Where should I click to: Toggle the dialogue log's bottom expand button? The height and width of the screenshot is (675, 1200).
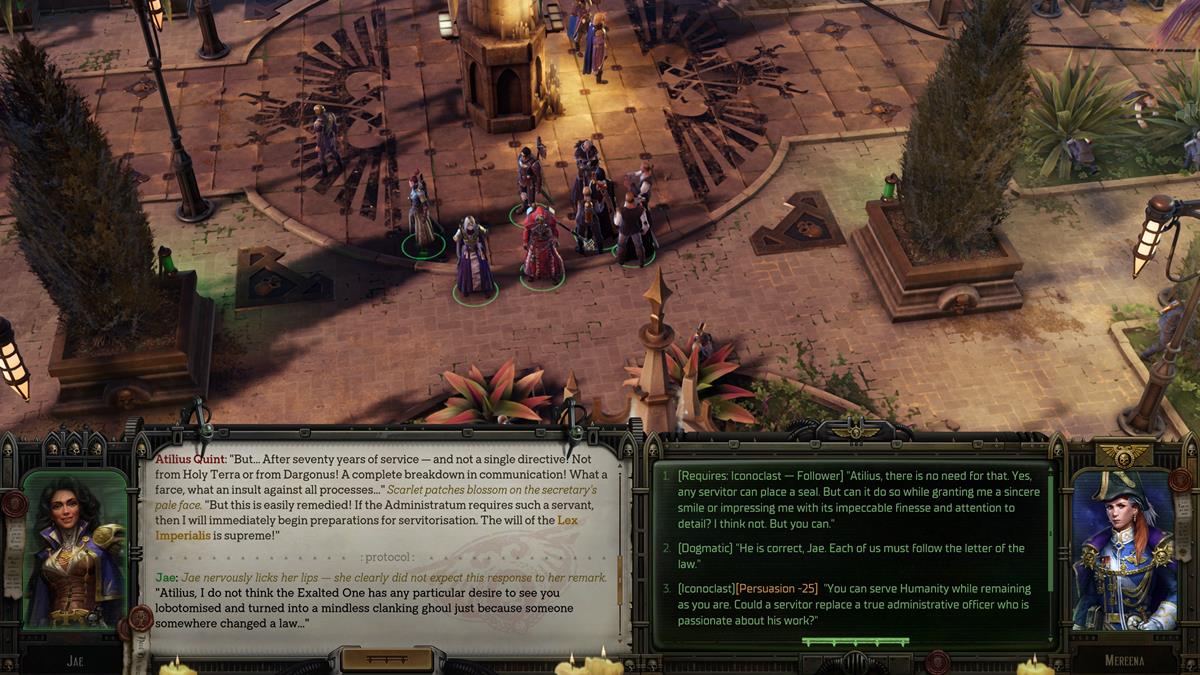[x=387, y=659]
